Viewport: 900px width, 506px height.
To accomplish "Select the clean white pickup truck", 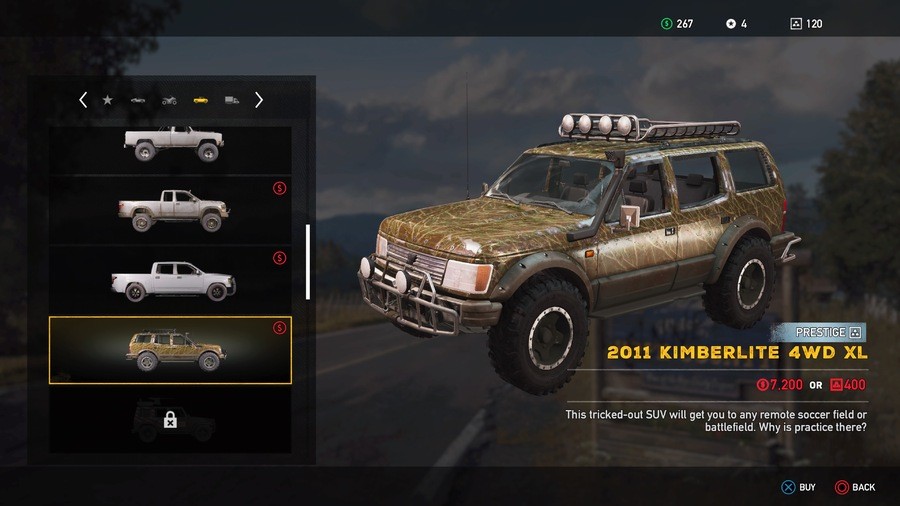I will (171, 280).
